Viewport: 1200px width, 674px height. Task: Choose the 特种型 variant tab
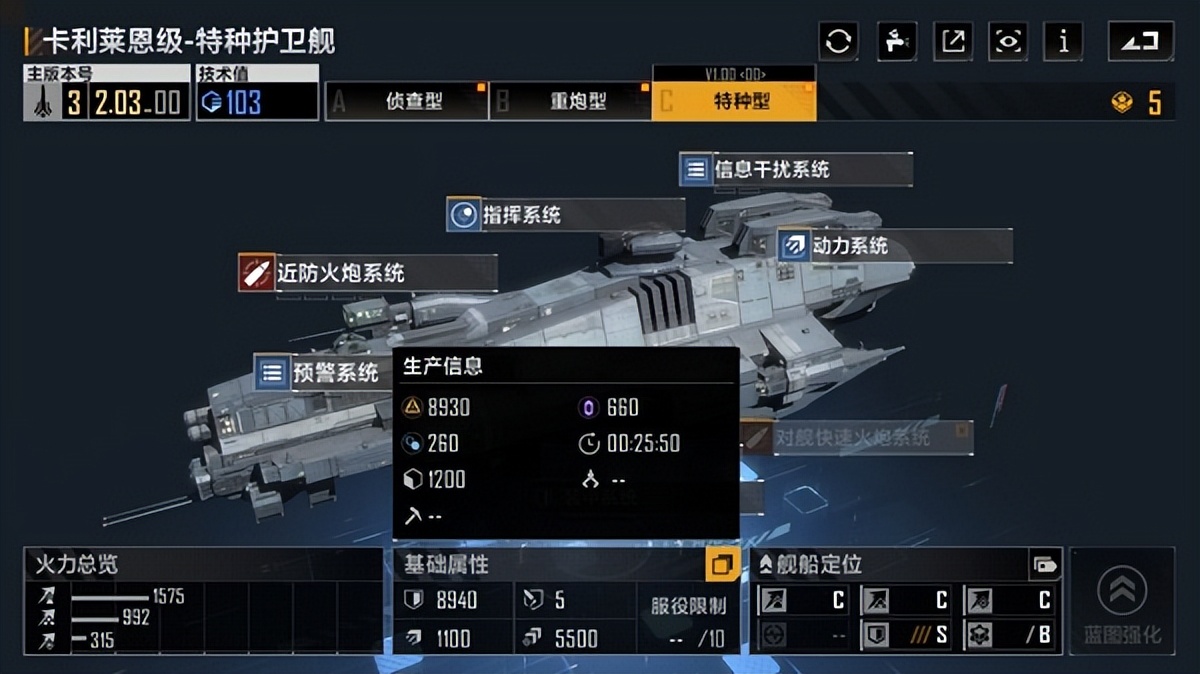pos(734,102)
